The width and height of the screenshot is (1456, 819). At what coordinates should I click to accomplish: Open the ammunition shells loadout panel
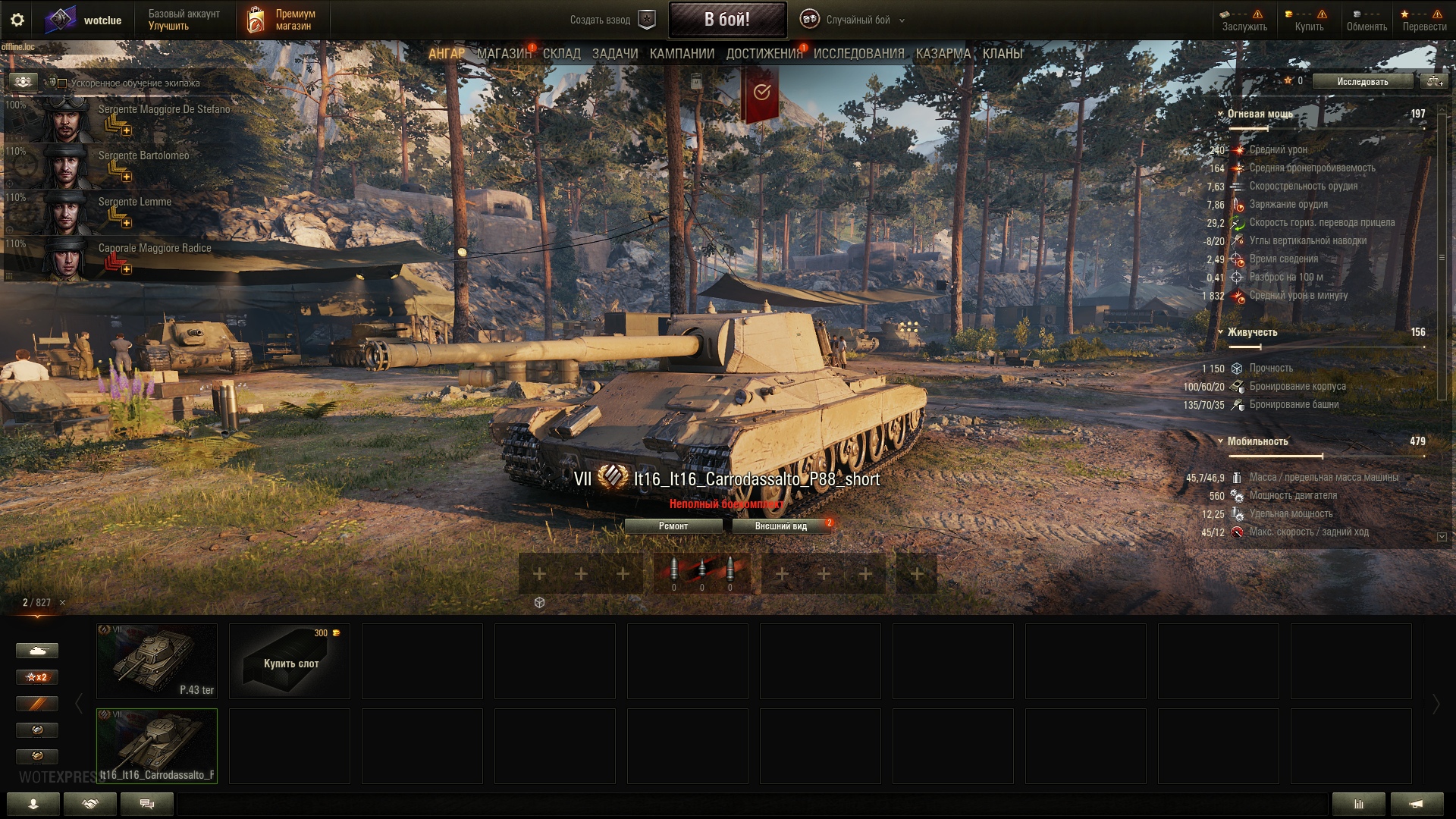pyautogui.click(x=701, y=573)
